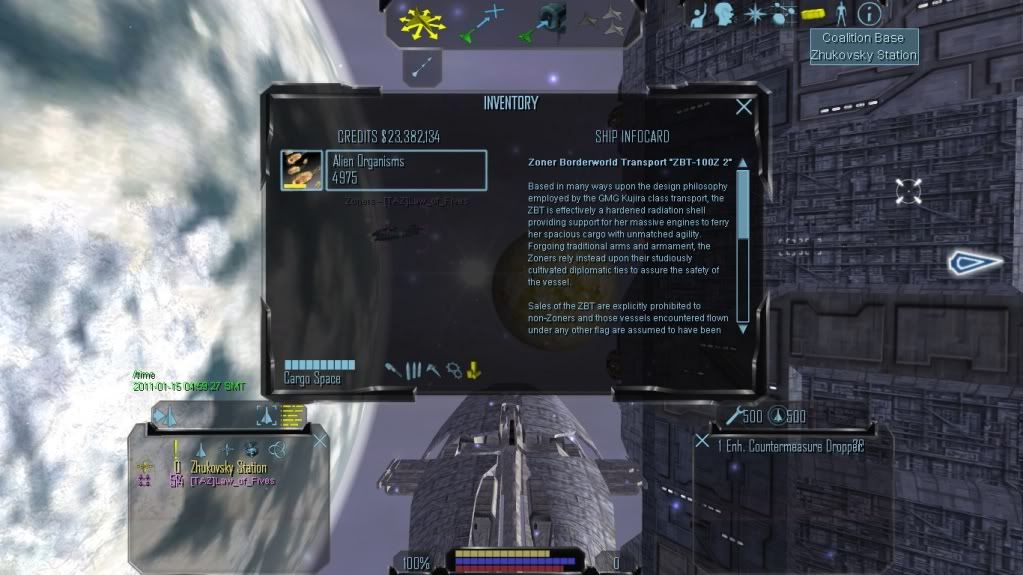Close the contact list panel
Screen dimensions: 1023x575
click(x=320, y=440)
